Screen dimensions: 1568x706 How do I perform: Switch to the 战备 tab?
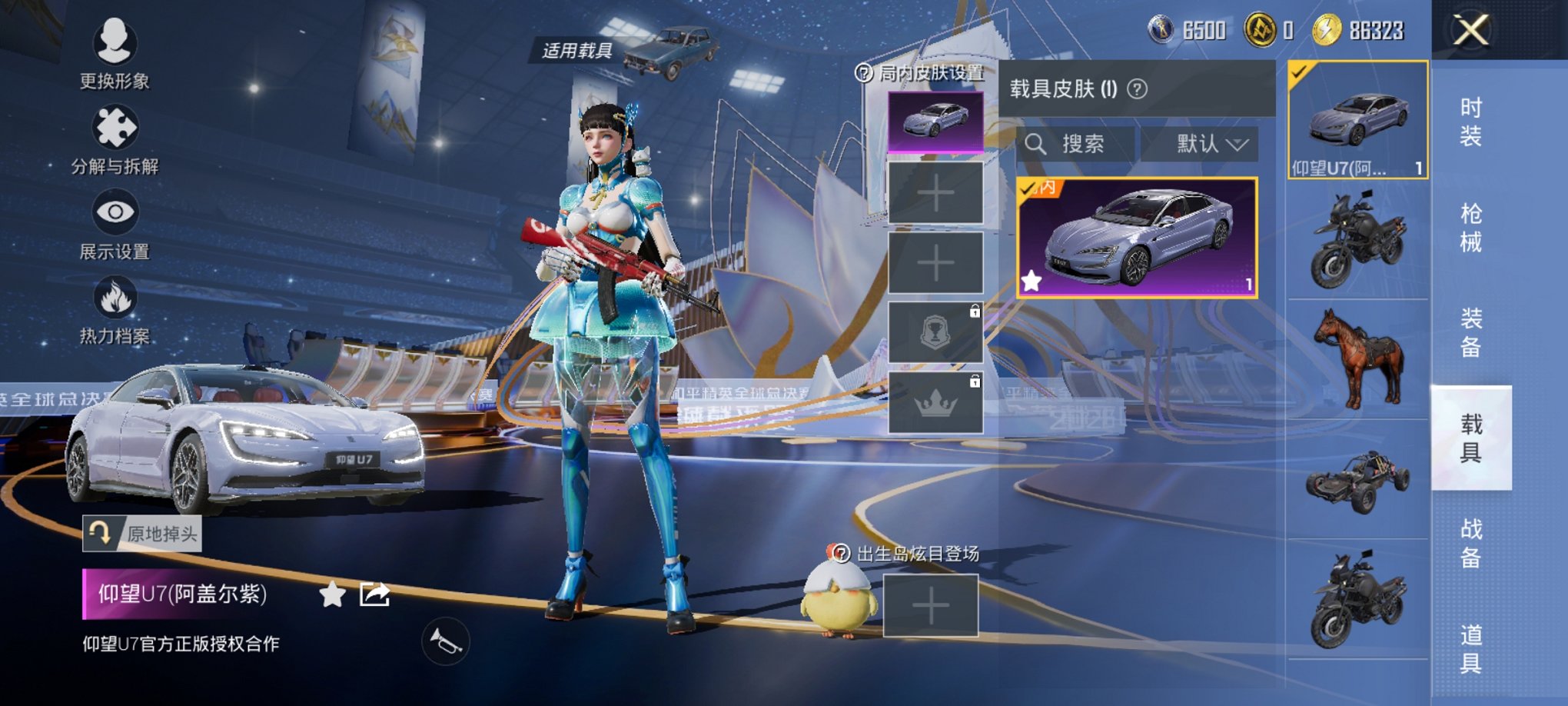(1470, 543)
